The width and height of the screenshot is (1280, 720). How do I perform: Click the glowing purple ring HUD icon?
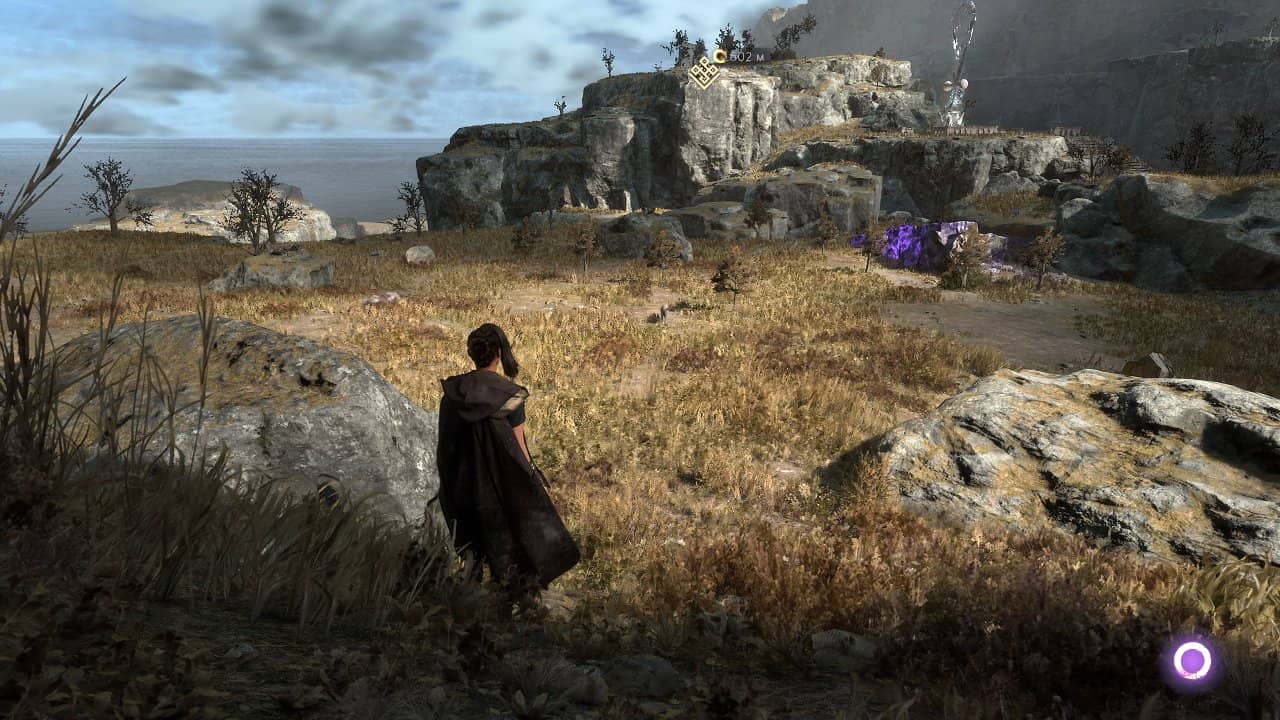click(x=1192, y=660)
